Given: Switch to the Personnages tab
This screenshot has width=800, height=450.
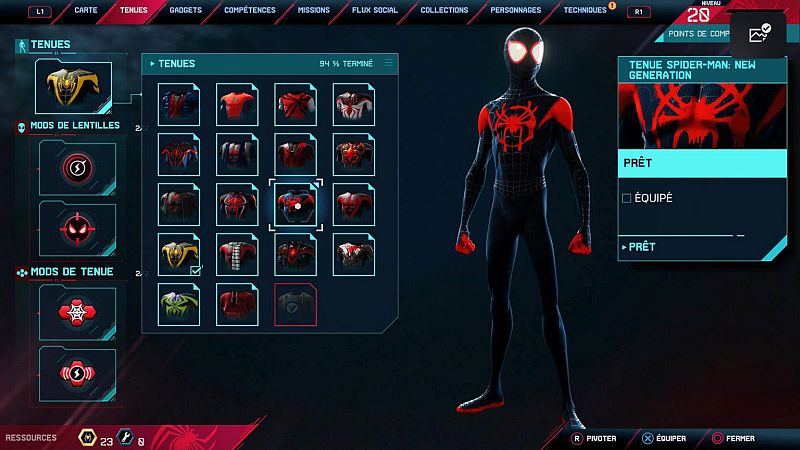Looking at the screenshot, I should click(516, 10).
